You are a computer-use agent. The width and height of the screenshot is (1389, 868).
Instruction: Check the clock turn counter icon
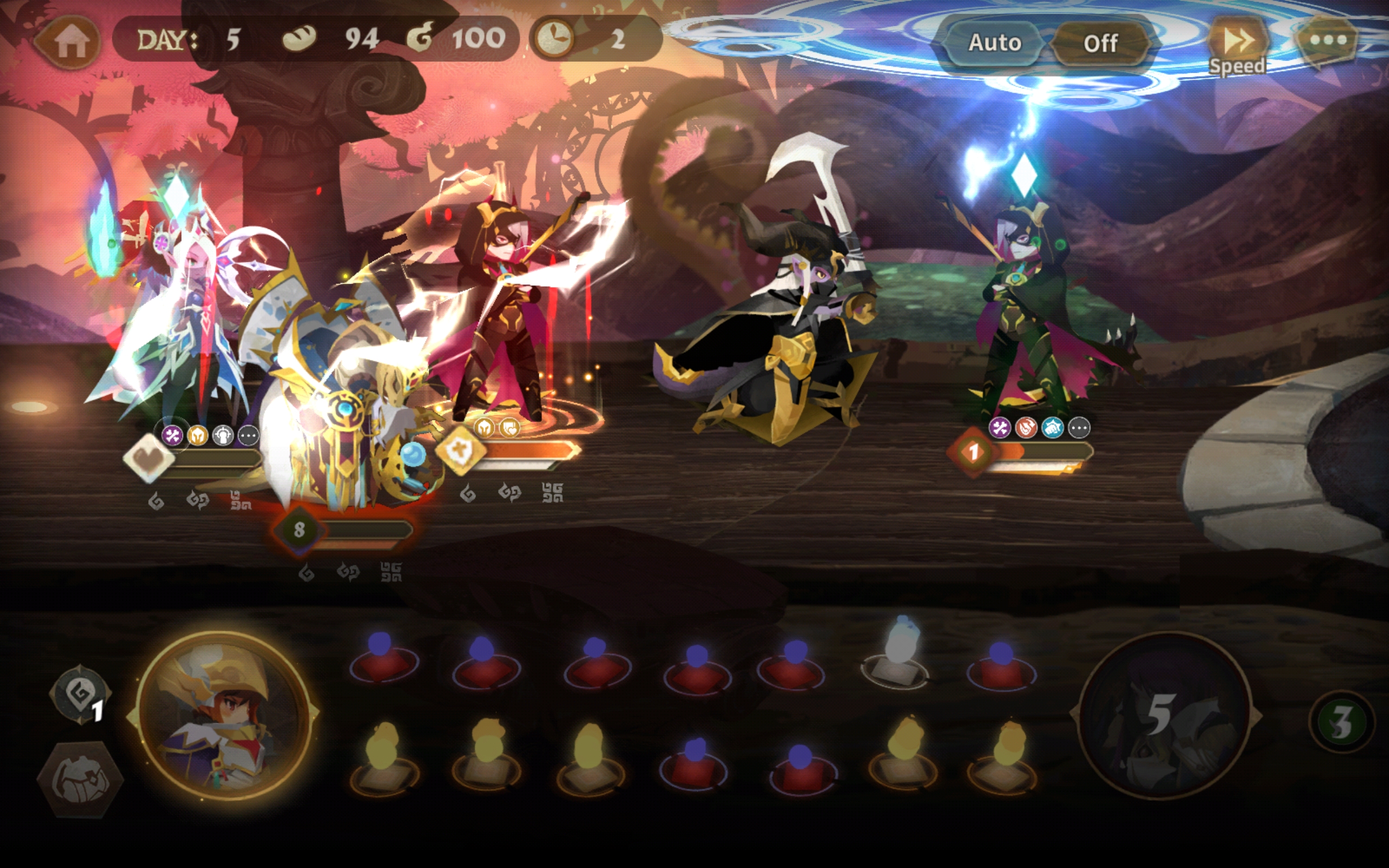click(554, 39)
